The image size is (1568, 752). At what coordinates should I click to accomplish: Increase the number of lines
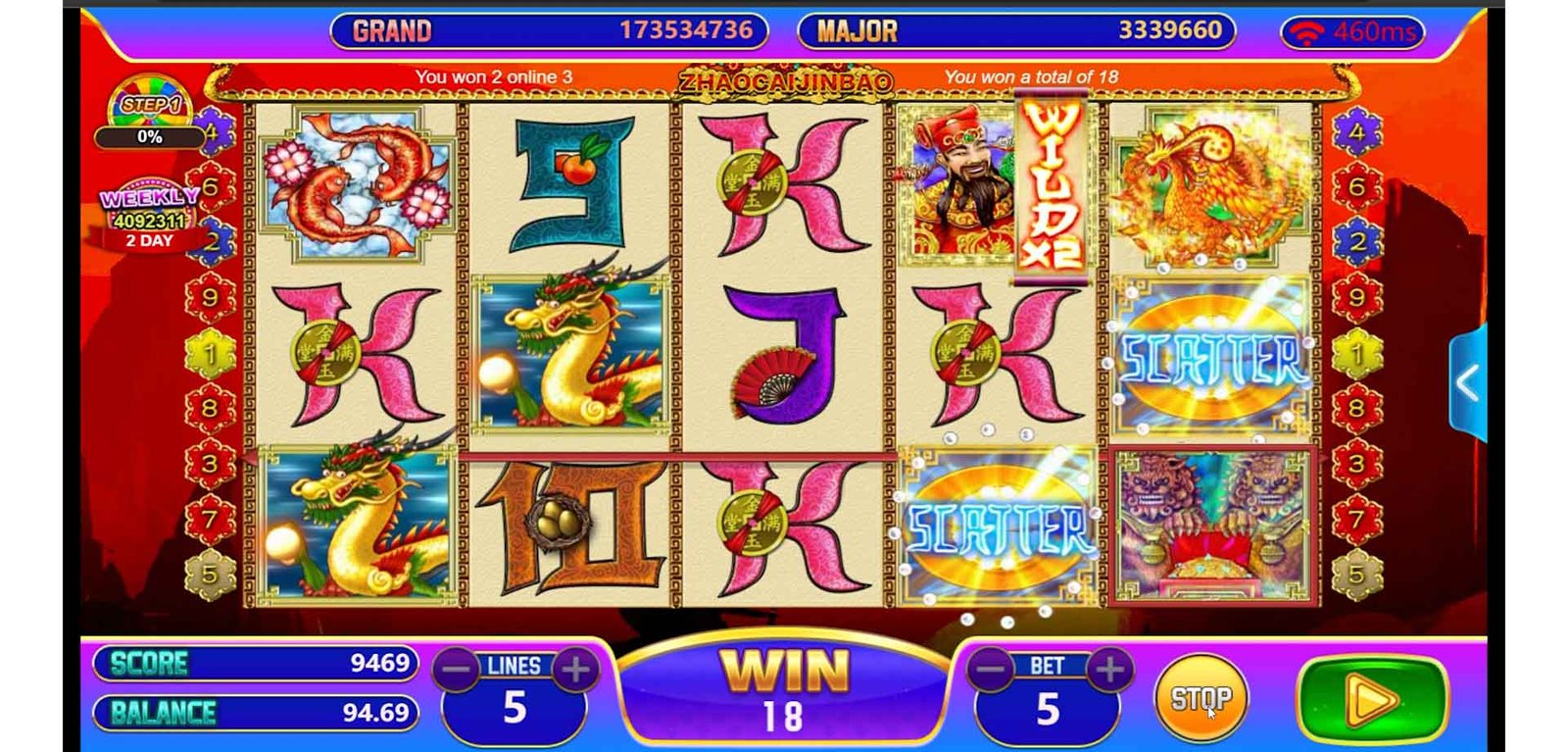click(575, 671)
